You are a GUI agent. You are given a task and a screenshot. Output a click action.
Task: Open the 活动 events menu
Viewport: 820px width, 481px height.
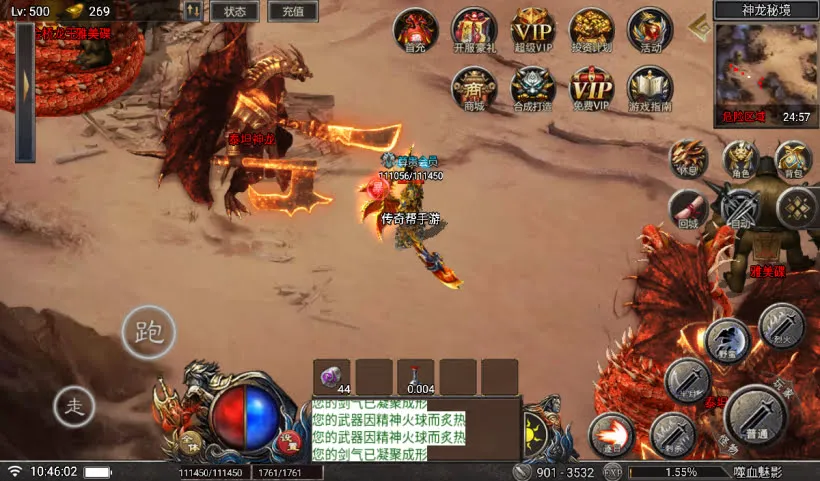pyautogui.click(x=650, y=29)
